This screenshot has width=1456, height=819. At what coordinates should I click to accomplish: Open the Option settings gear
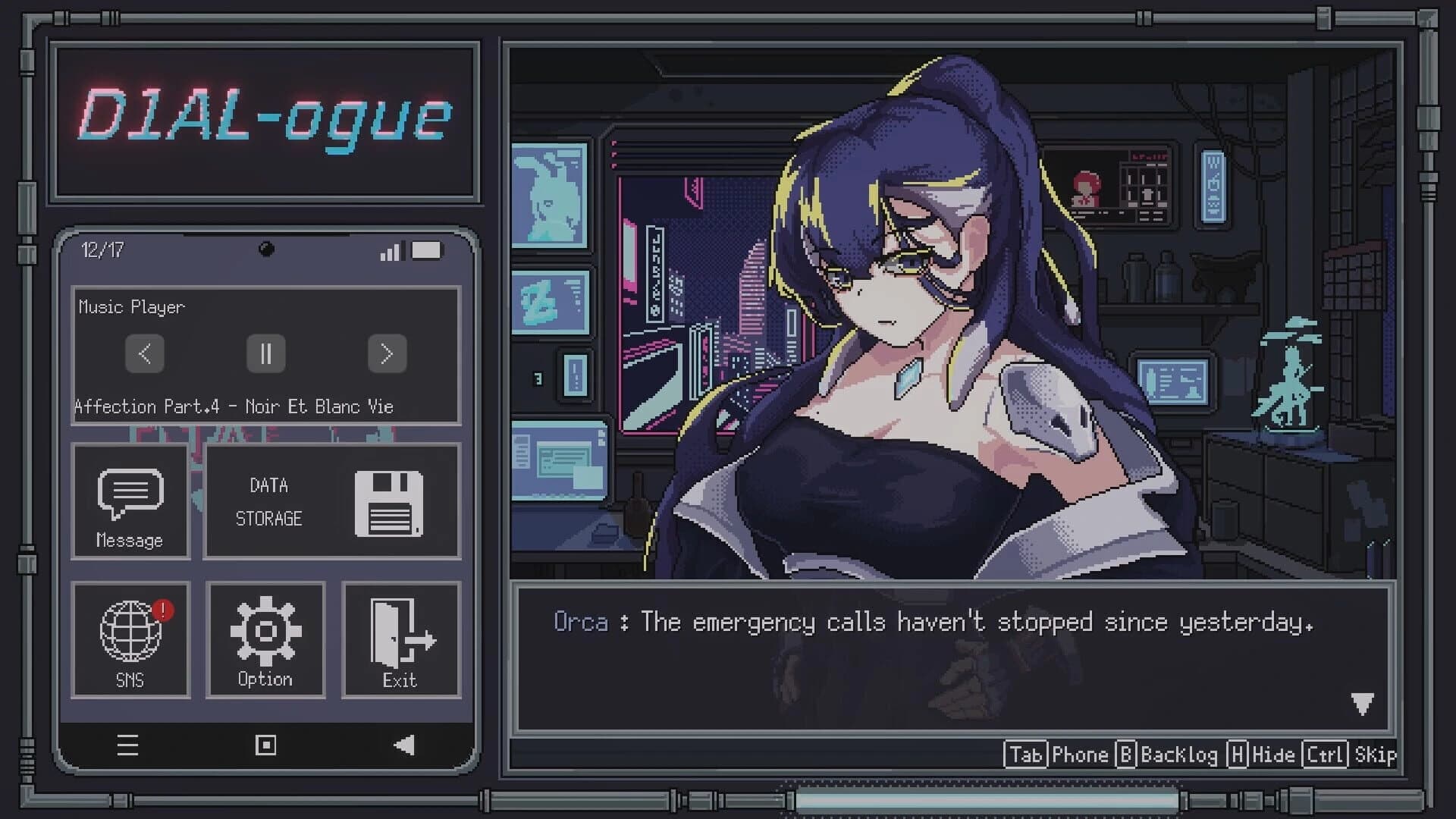[x=265, y=639]
